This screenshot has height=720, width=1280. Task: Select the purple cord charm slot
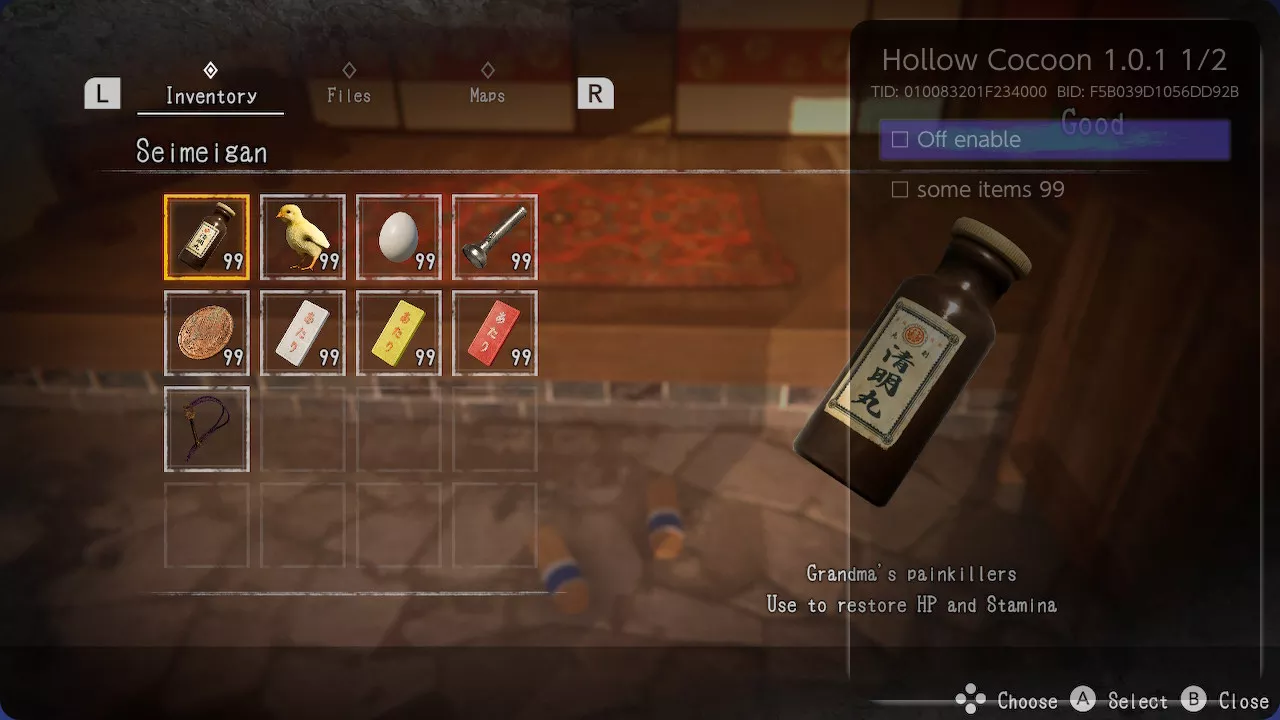tap(207, 429)
